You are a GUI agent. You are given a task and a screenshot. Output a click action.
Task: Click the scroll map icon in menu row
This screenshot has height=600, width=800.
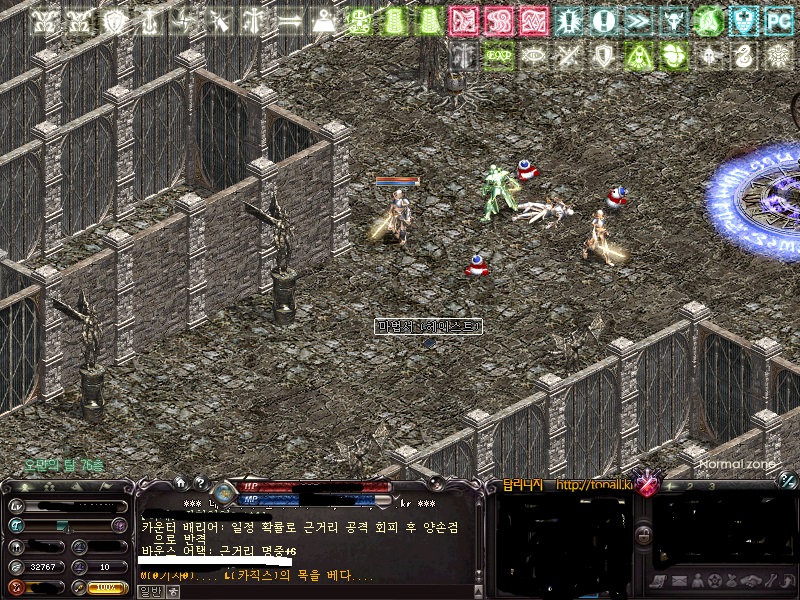click(x=658, y=581)
